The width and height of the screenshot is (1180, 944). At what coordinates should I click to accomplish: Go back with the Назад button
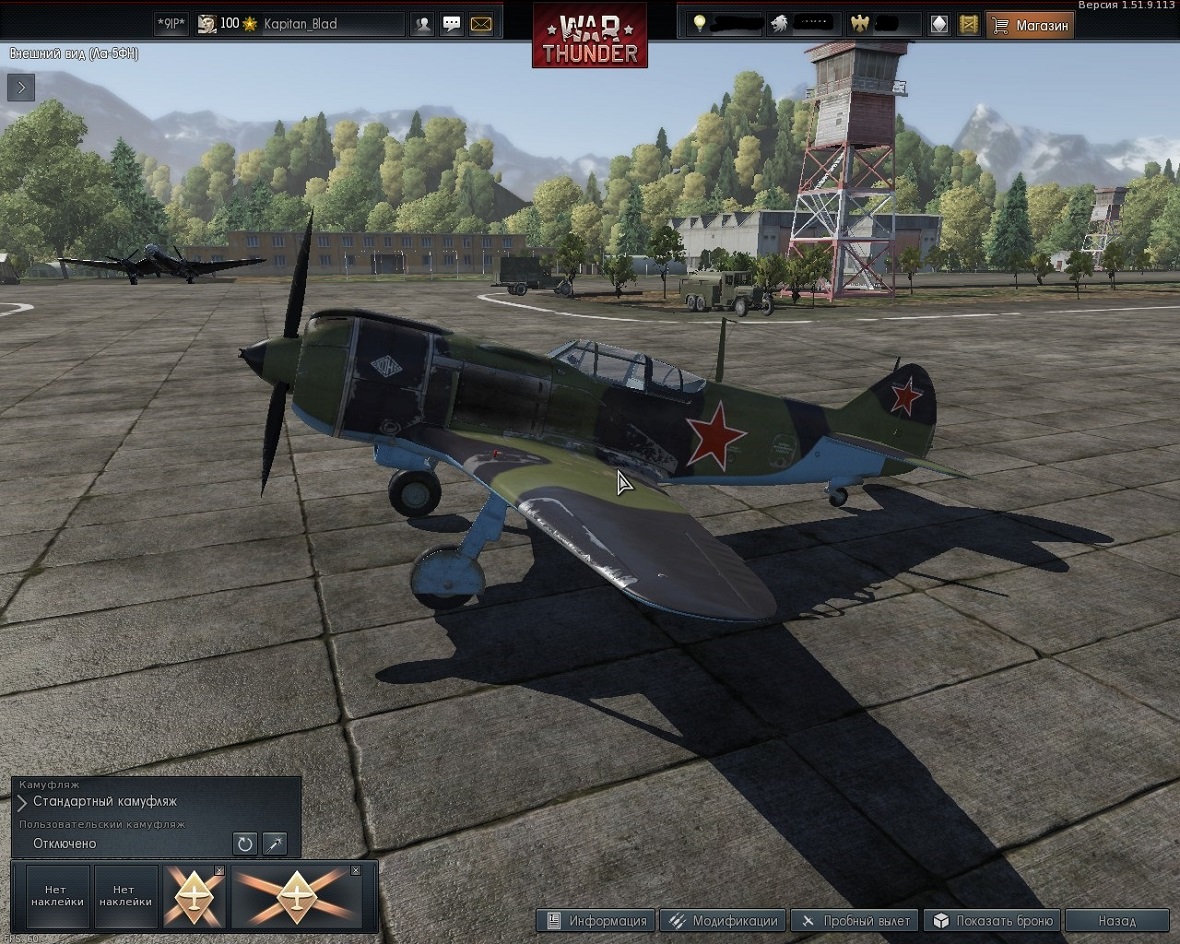pos(1116,921)
